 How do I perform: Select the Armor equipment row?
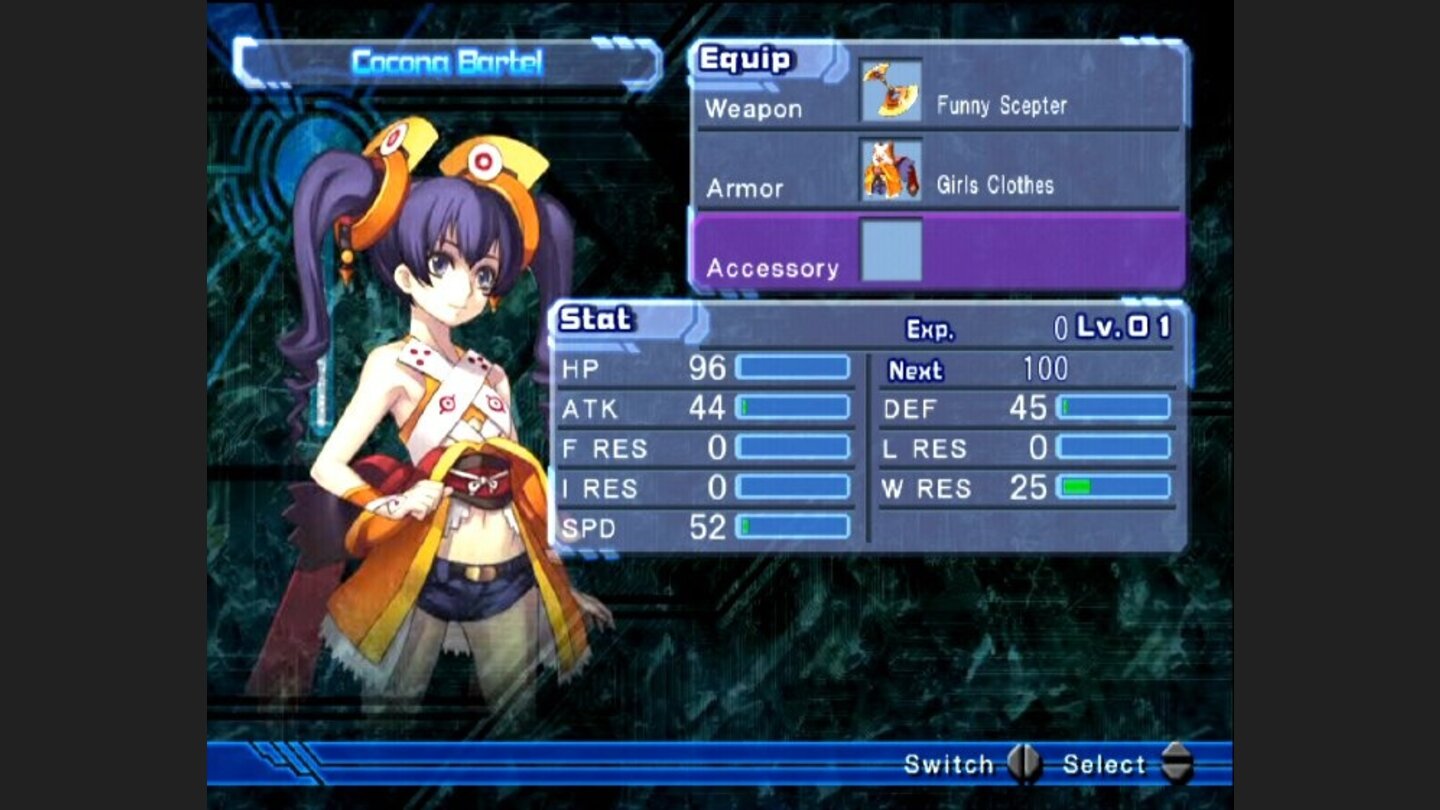[x=745, y=187]
